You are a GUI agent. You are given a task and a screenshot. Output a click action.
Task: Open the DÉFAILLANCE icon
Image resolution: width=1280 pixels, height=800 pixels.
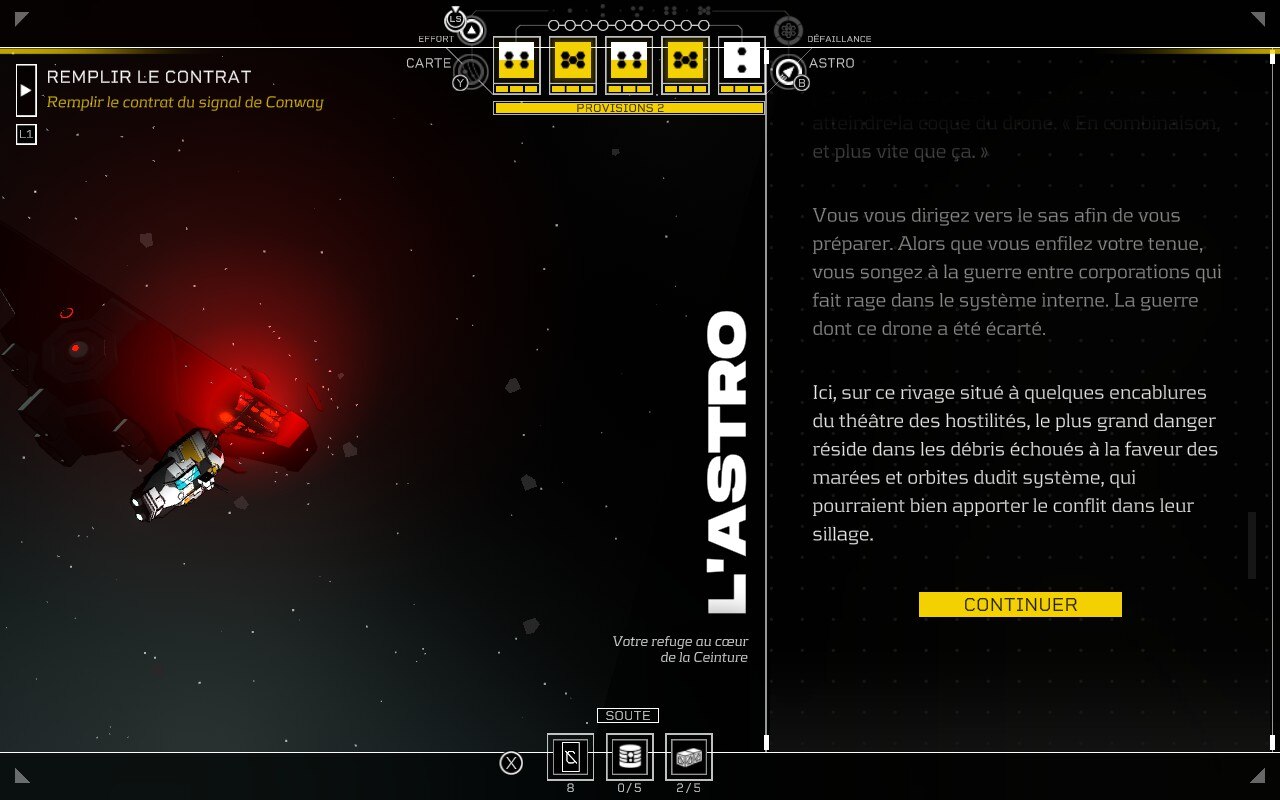click(x=788, y=31)
